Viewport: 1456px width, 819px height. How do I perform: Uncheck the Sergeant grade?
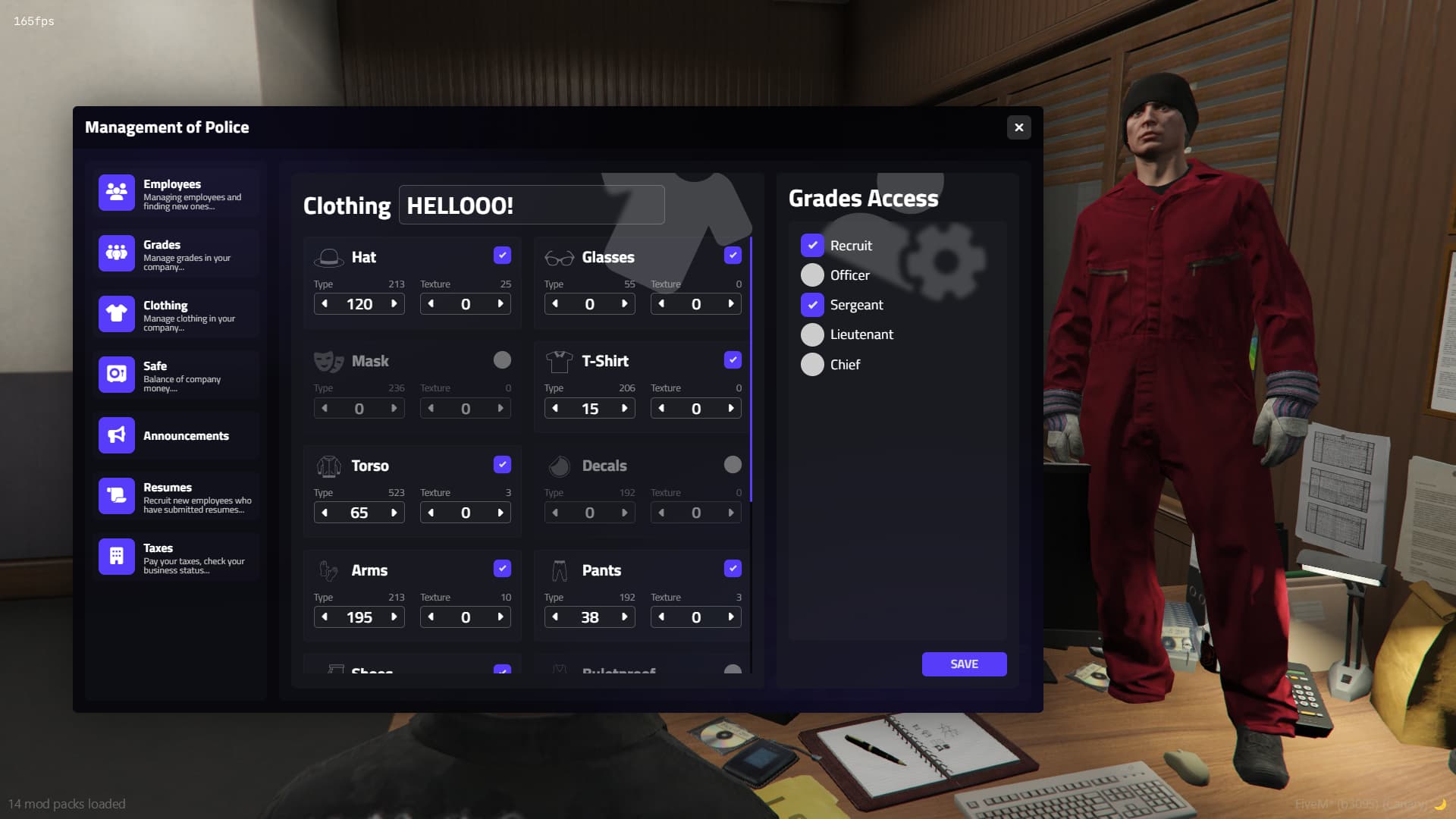click(812, 305)
